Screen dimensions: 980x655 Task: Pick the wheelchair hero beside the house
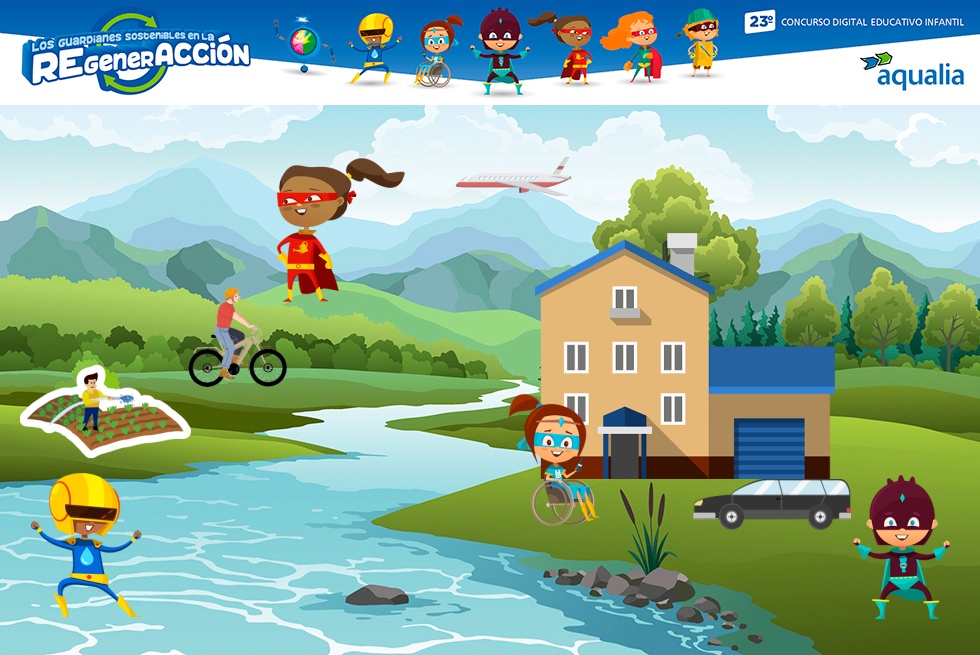(x=558, y=464)
